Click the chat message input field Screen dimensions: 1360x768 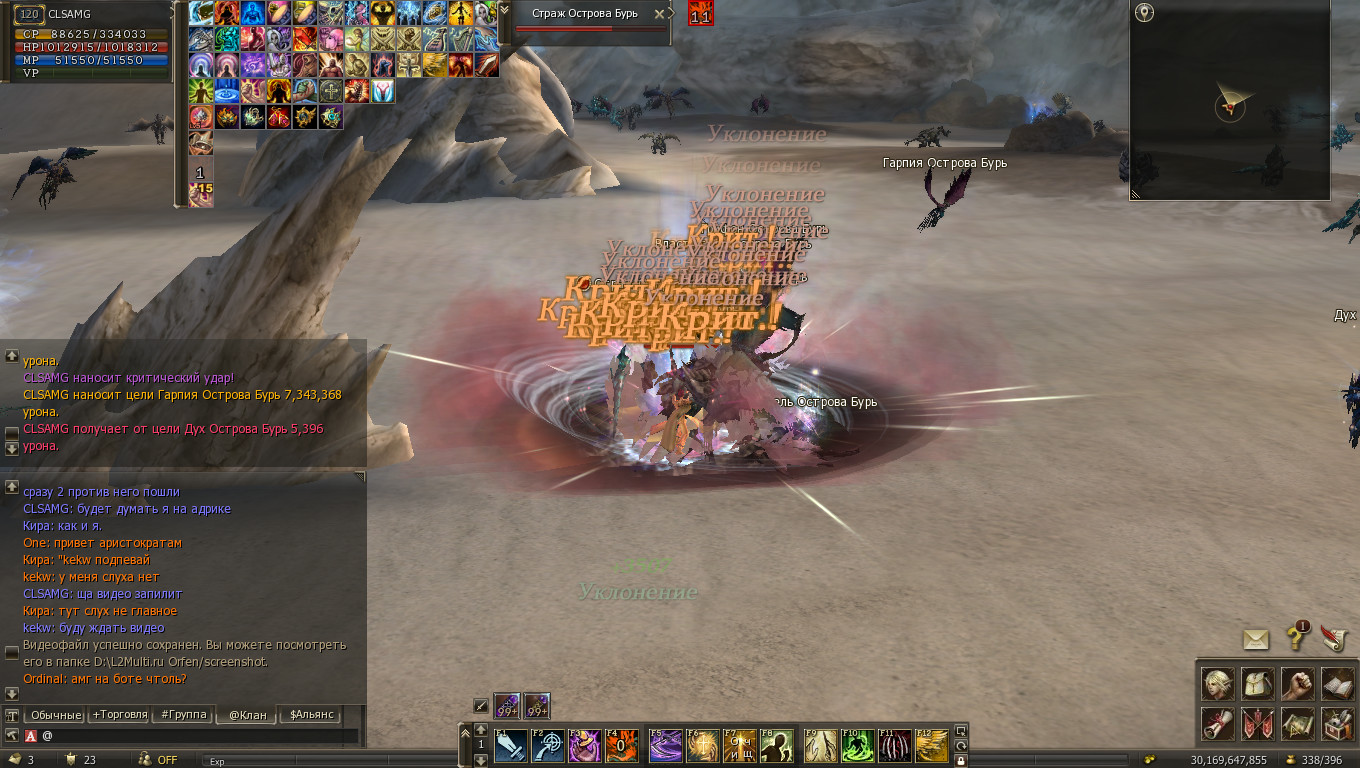200,736
